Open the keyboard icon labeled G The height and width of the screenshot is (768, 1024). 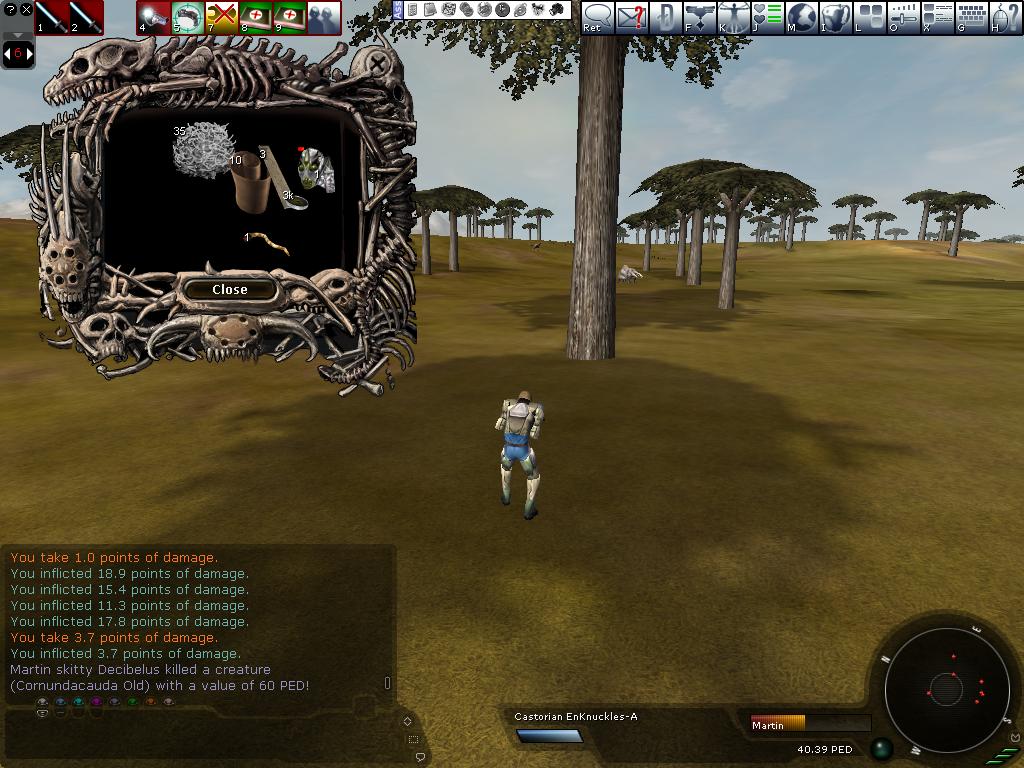(971, 17)
